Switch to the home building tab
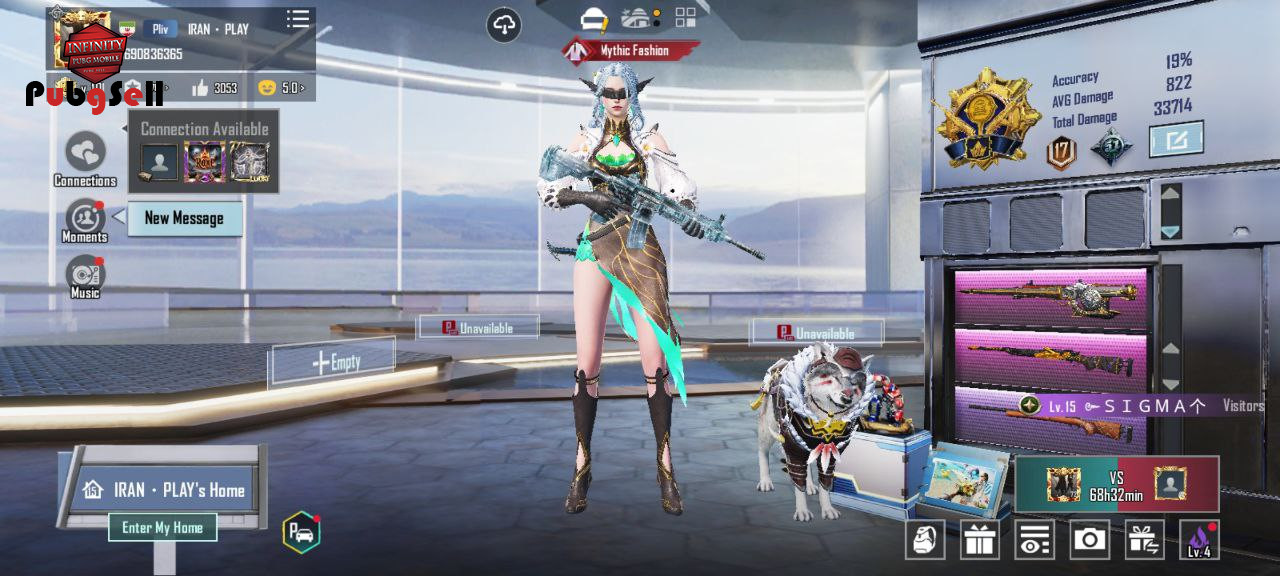The image size is (1280, 576). click(x=638, y=18)
